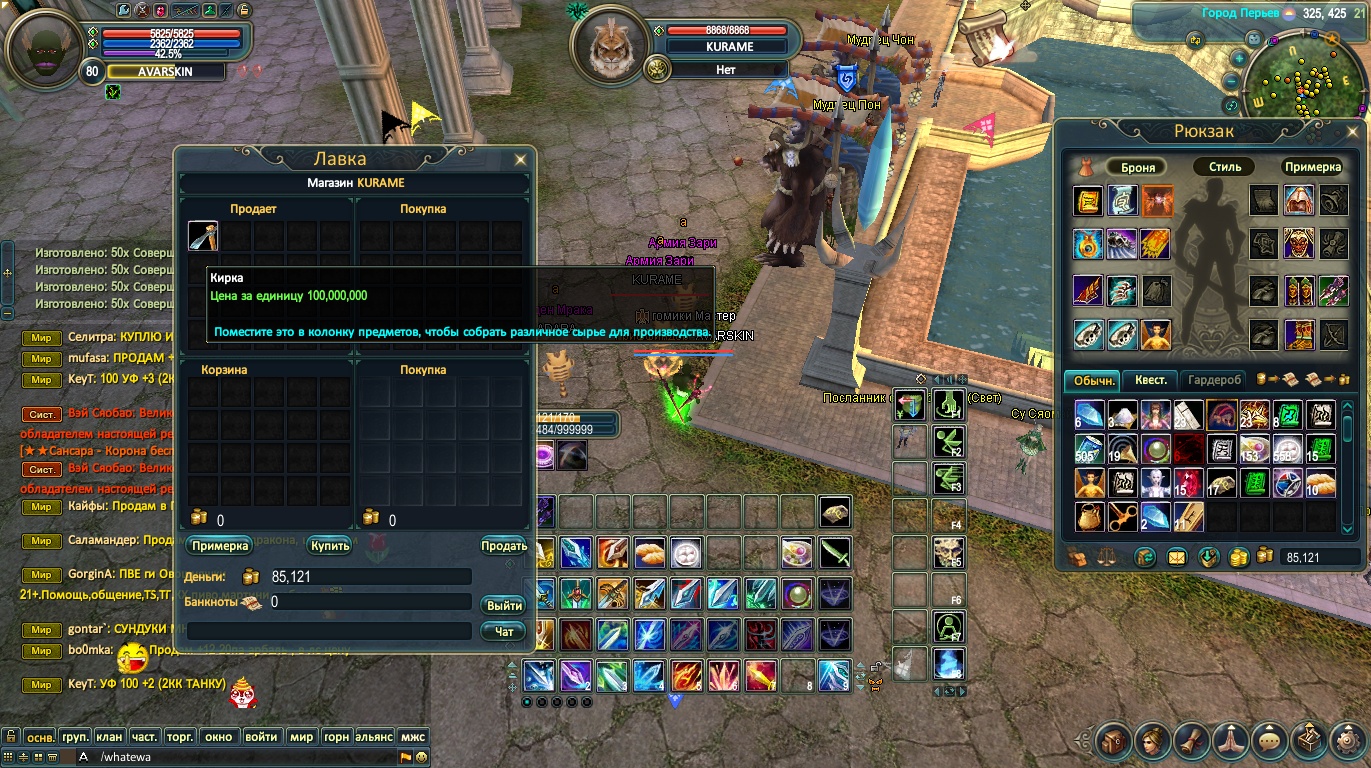The width and height of the screenshot is (1371, 768).
Task: Select the Обычн. inventory tab
Action: pos(1094,380)
